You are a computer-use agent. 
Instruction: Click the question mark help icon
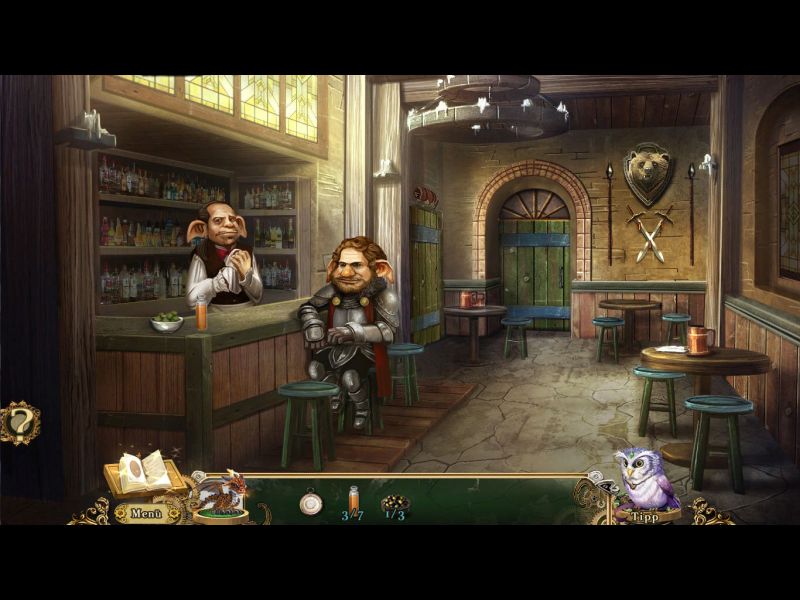point(19,421)
